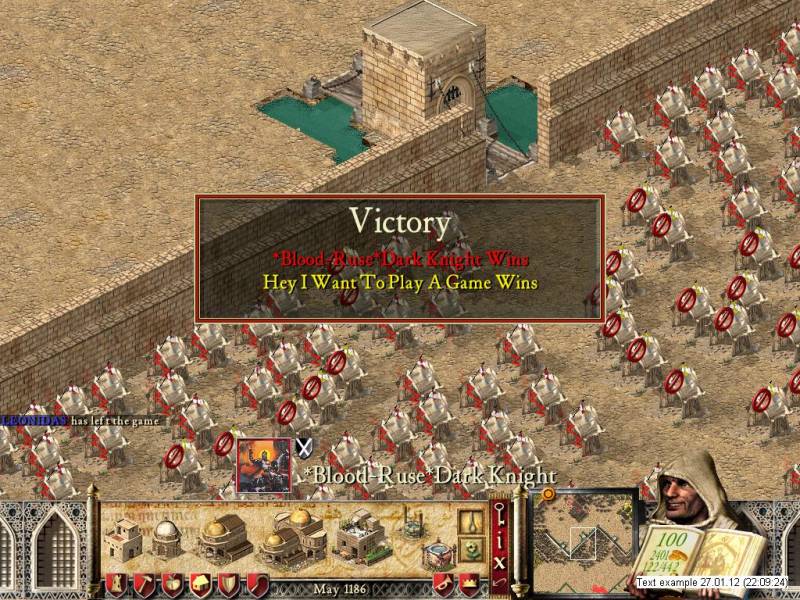The width and height of the screenshot is (800, 600).
Task: Click the crown shield button
Action: [x=467, y=585]
